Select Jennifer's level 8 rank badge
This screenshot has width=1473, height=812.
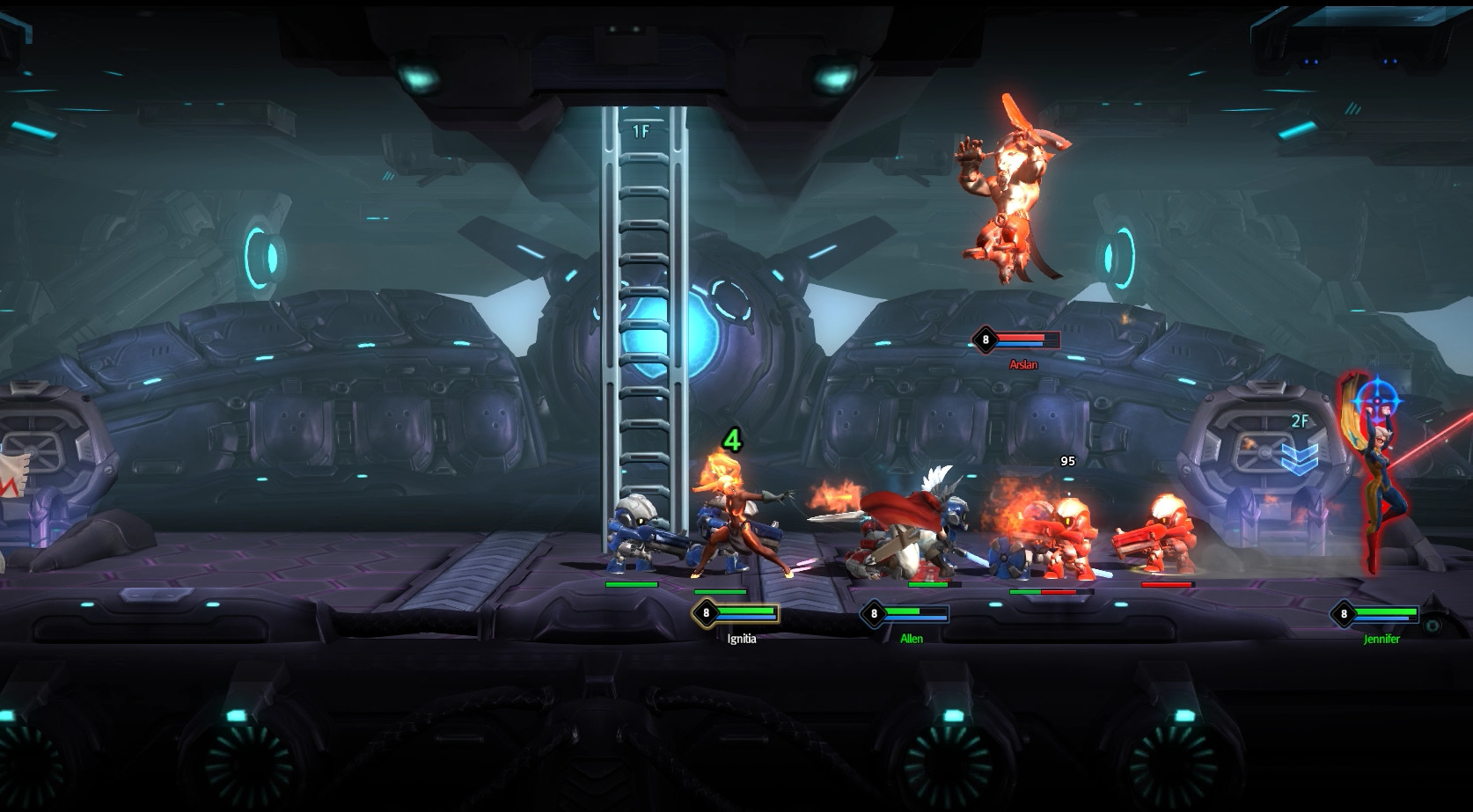pyautogui.click(x=1344, y=613)
